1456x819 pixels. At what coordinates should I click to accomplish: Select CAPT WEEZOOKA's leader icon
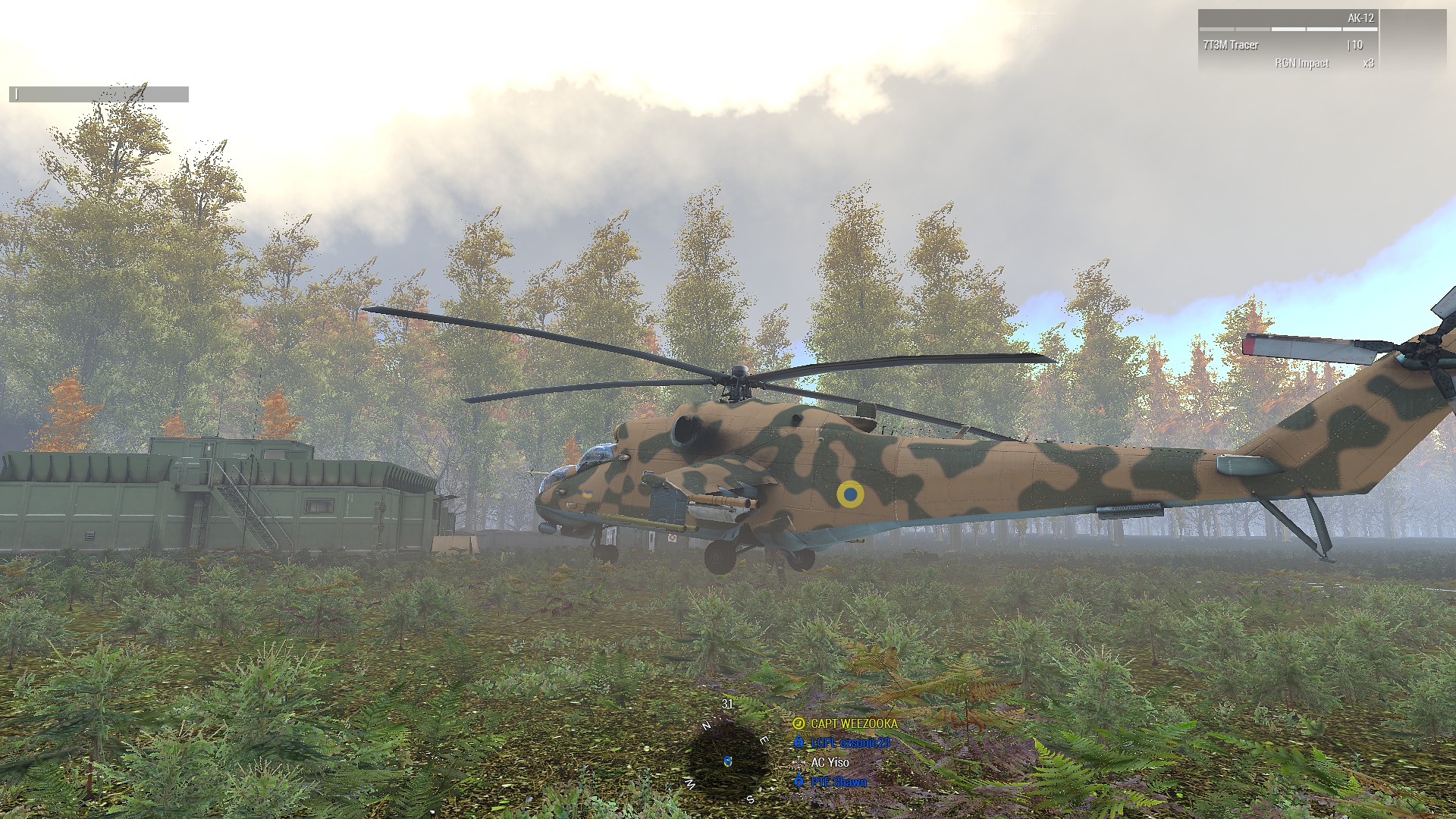(799, 724)
